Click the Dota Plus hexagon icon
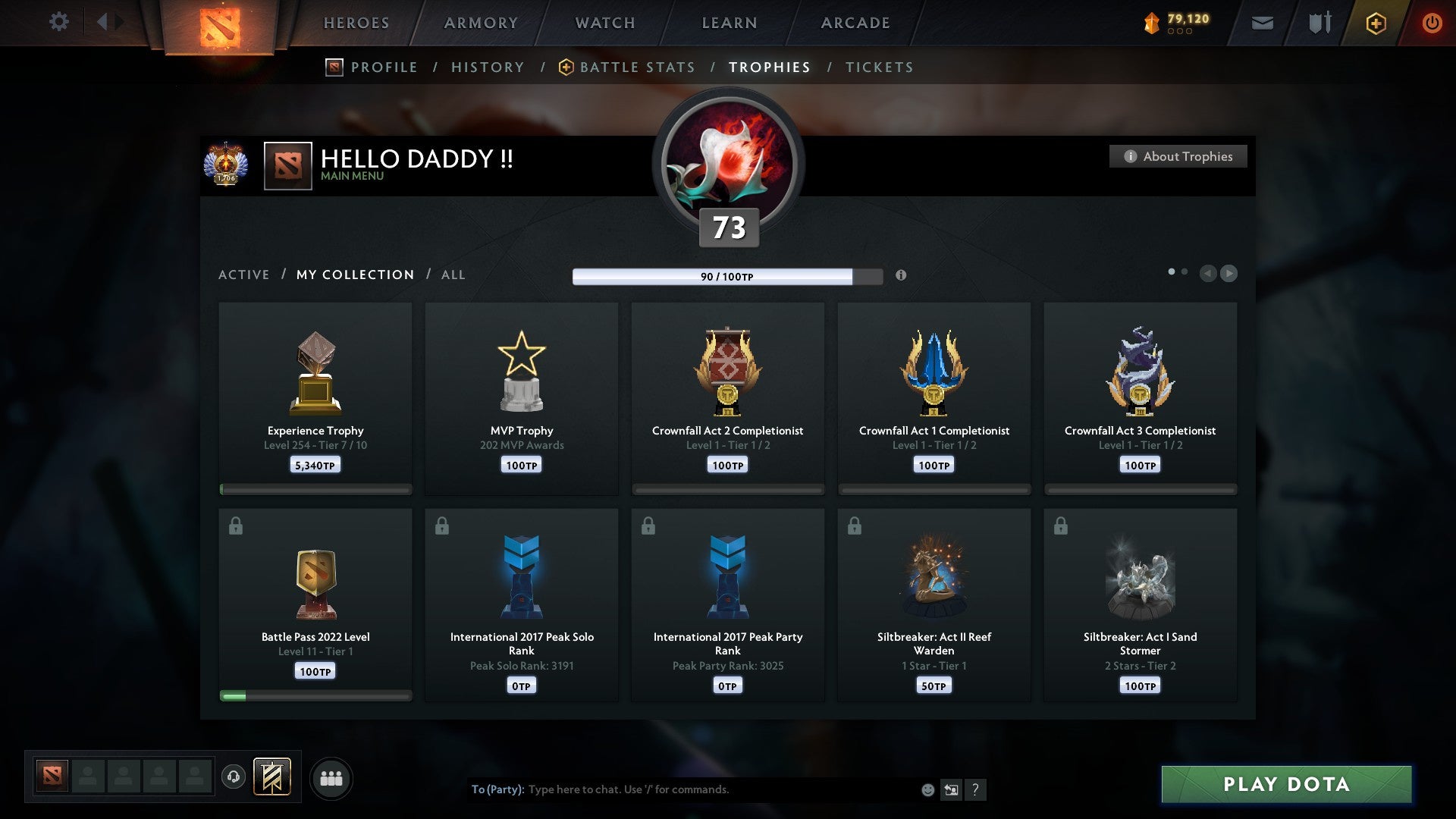 1375,23
